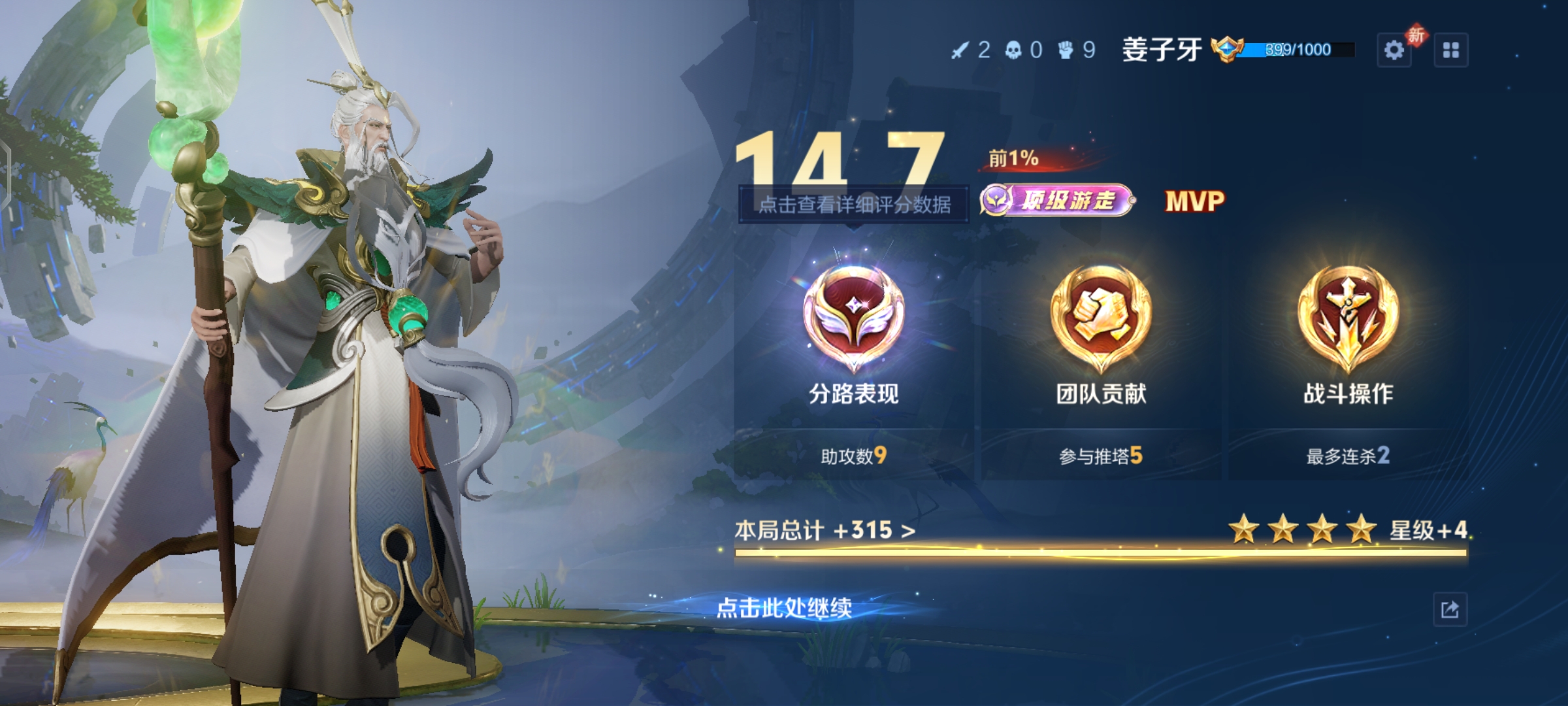Viewport: 1568px width, 706px height.
Task: Share the result via share icon
Action: (x=1450, y=610)
